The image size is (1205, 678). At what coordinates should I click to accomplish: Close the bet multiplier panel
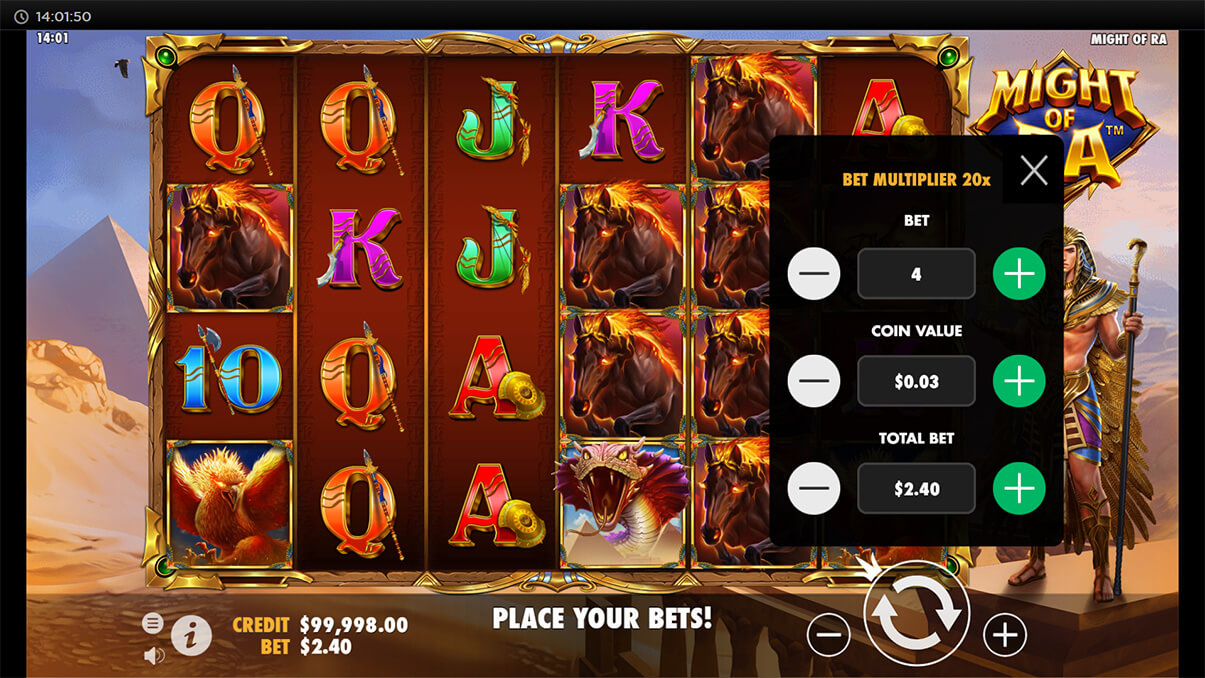(1033, 171)
